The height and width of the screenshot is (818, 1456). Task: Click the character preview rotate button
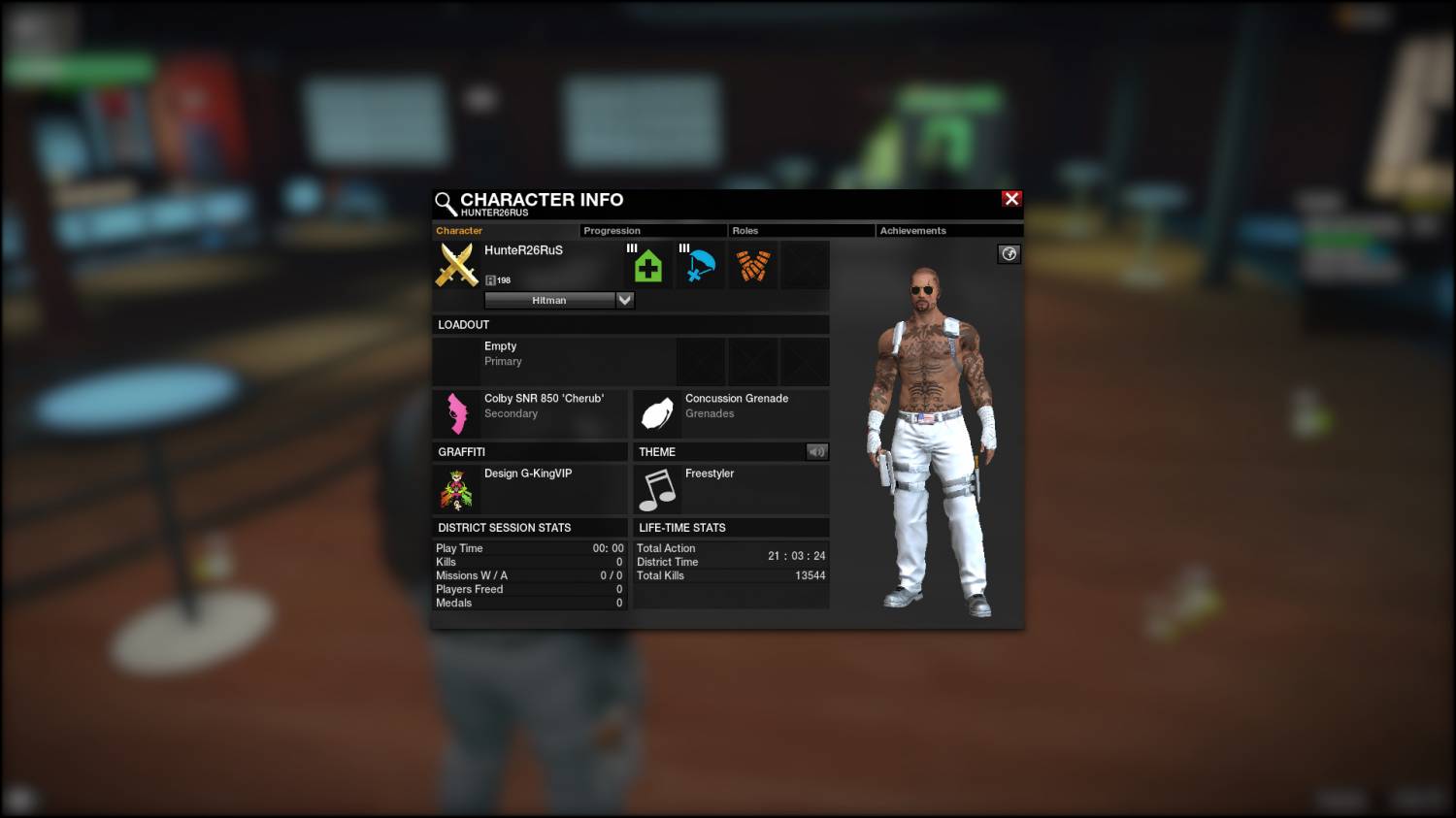tap(1009, 254)
